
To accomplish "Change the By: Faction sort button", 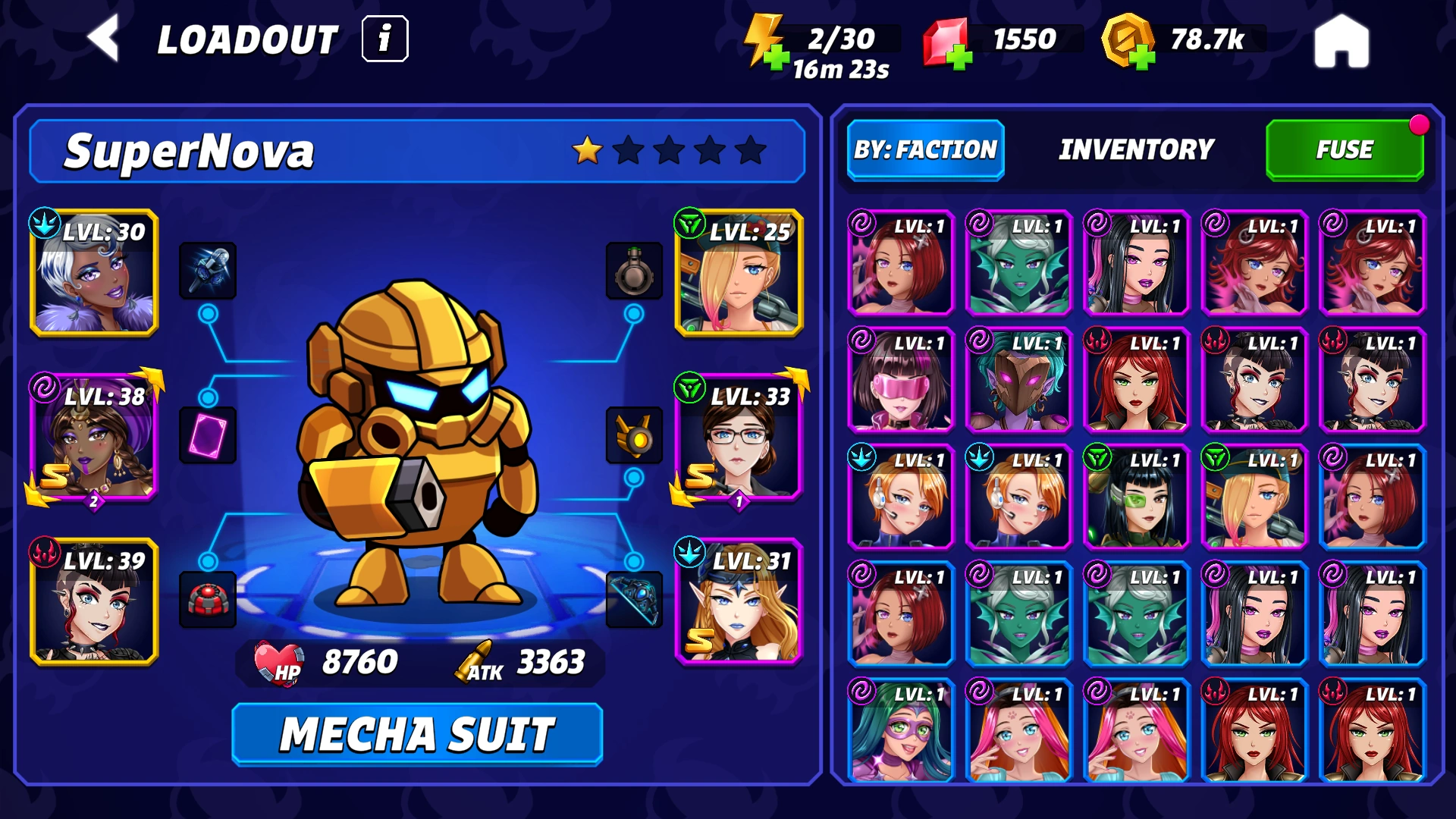I will [x=925, y=150].
